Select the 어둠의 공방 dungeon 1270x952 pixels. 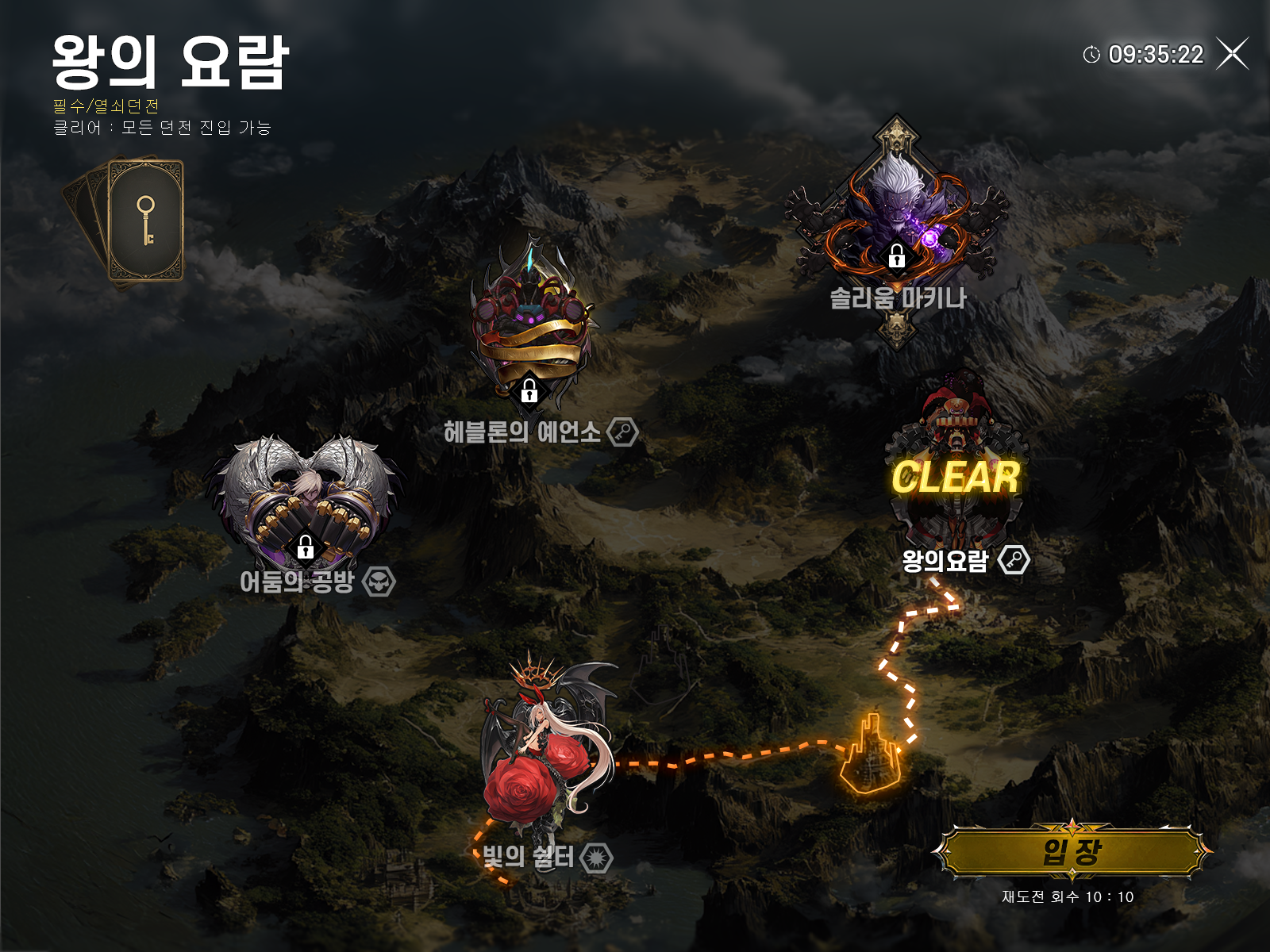tap(306, 500)
